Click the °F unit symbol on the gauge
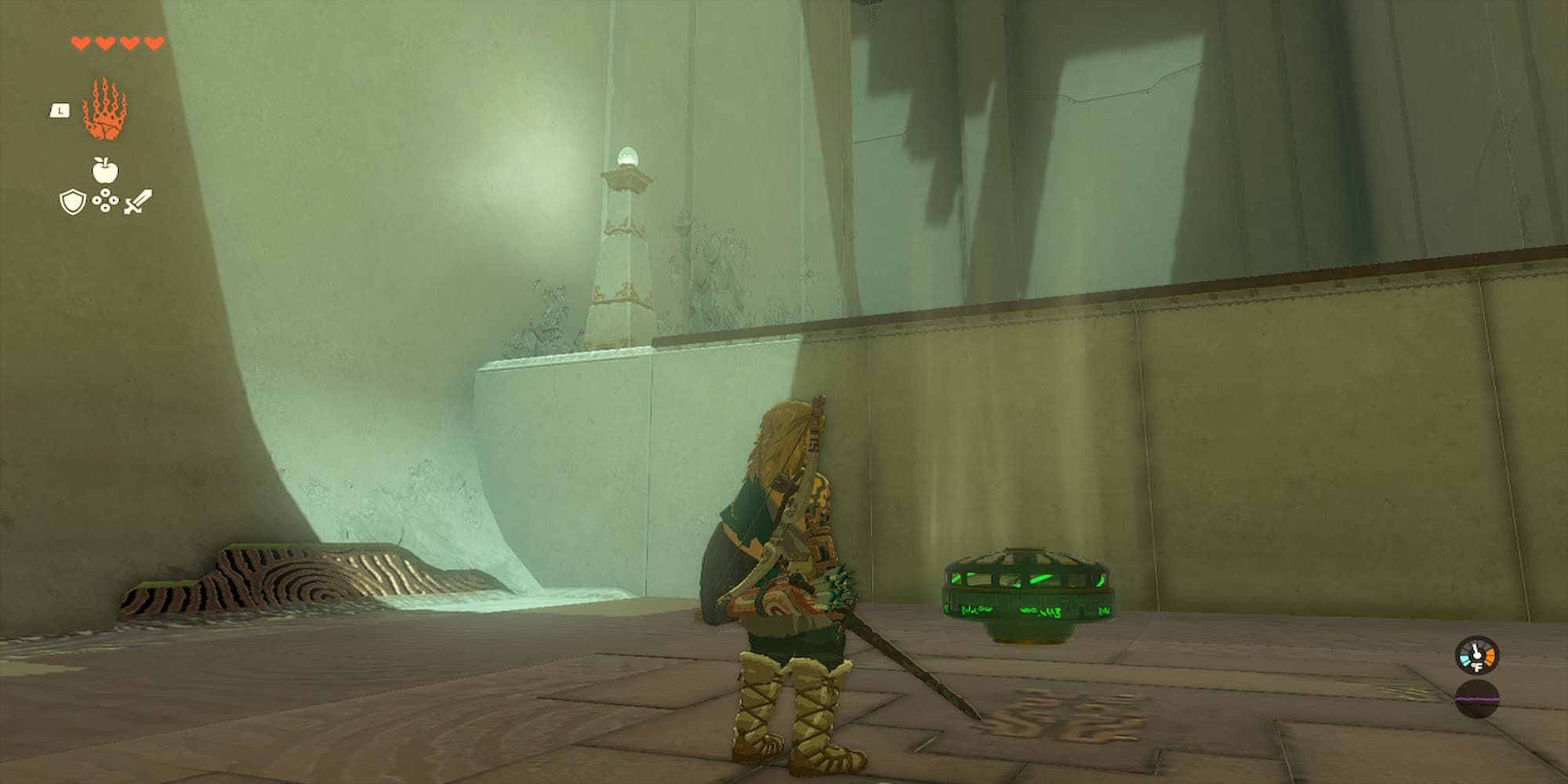 (x=1476, y=666)
